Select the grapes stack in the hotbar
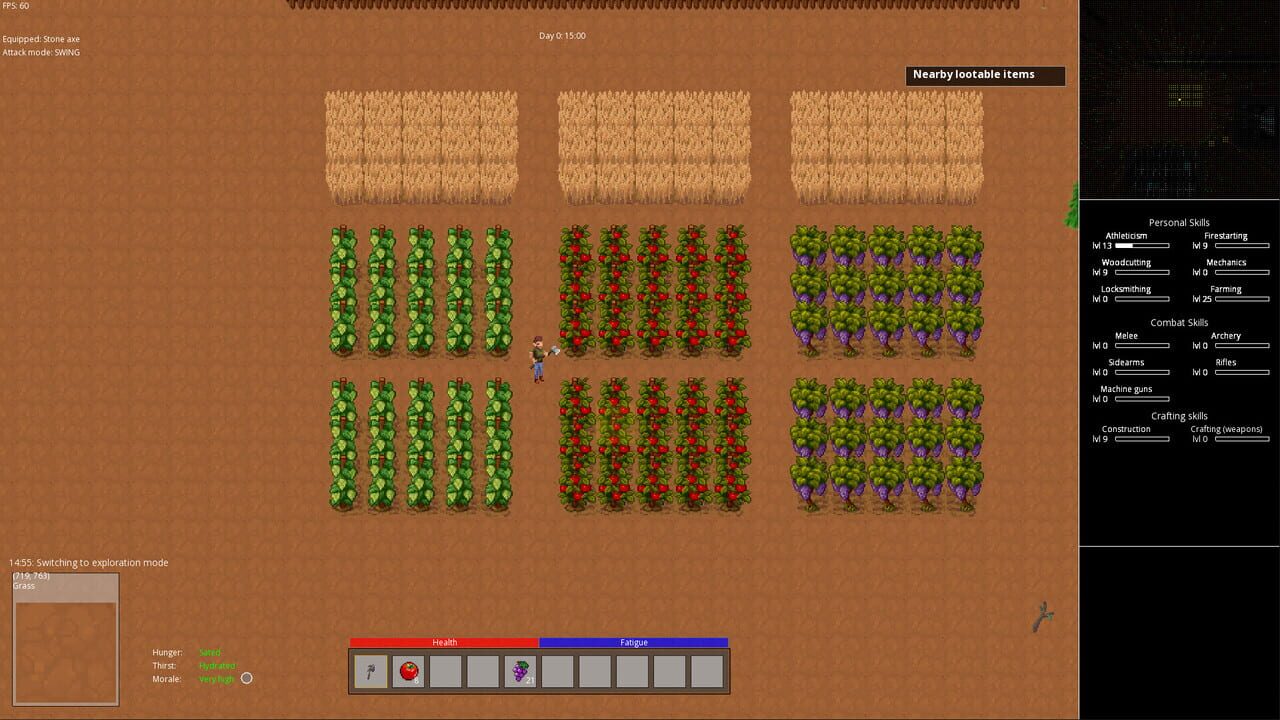Screen dimensions: 1280x720 pos(519,671)
